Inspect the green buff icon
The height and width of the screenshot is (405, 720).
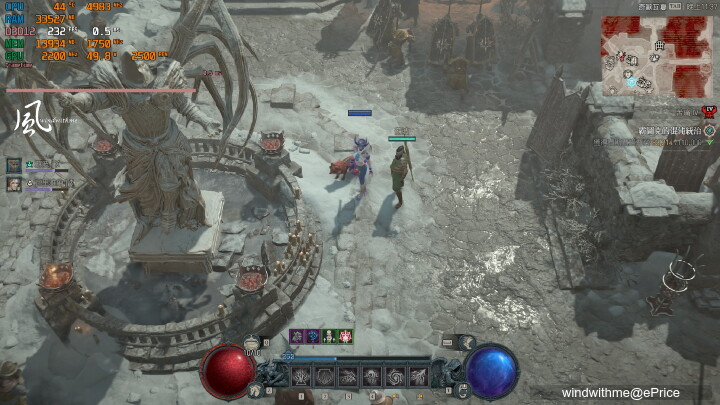tap(329, 336)
